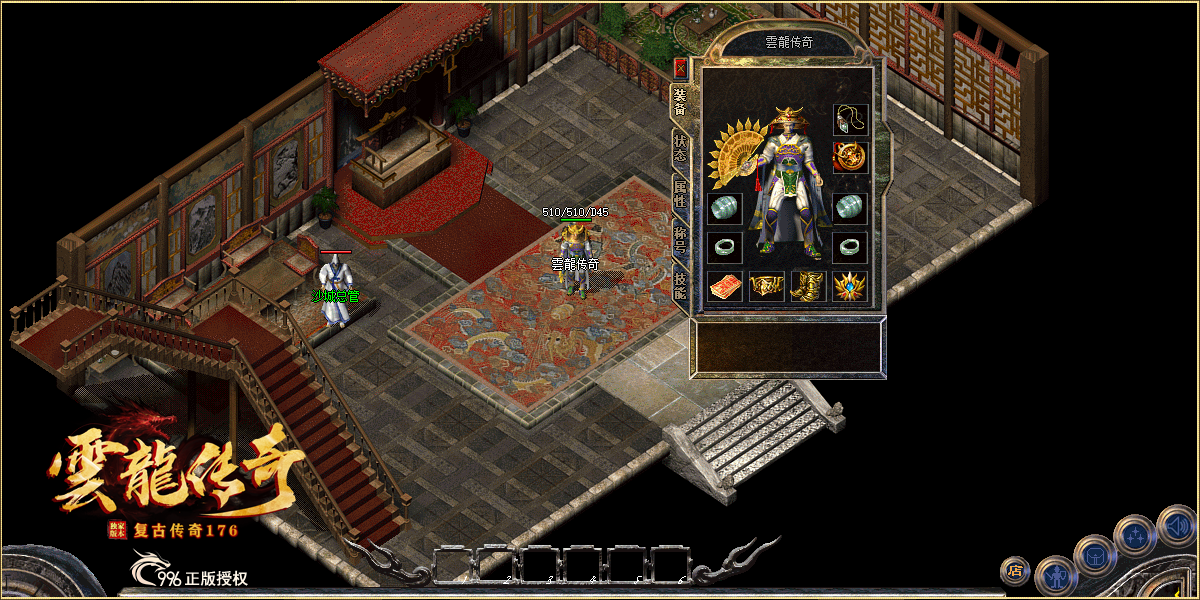The height and width of the screenshot is (600, 1200).
Task: Open the bag inventory button
Action: pos(1095,555)
